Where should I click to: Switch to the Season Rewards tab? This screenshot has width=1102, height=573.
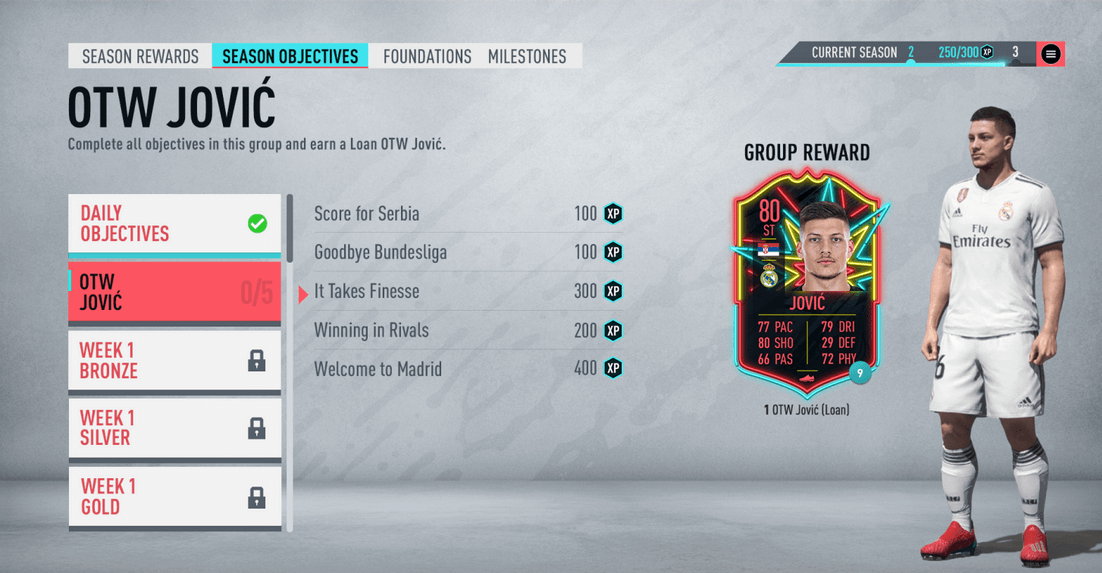coord(140,56)
